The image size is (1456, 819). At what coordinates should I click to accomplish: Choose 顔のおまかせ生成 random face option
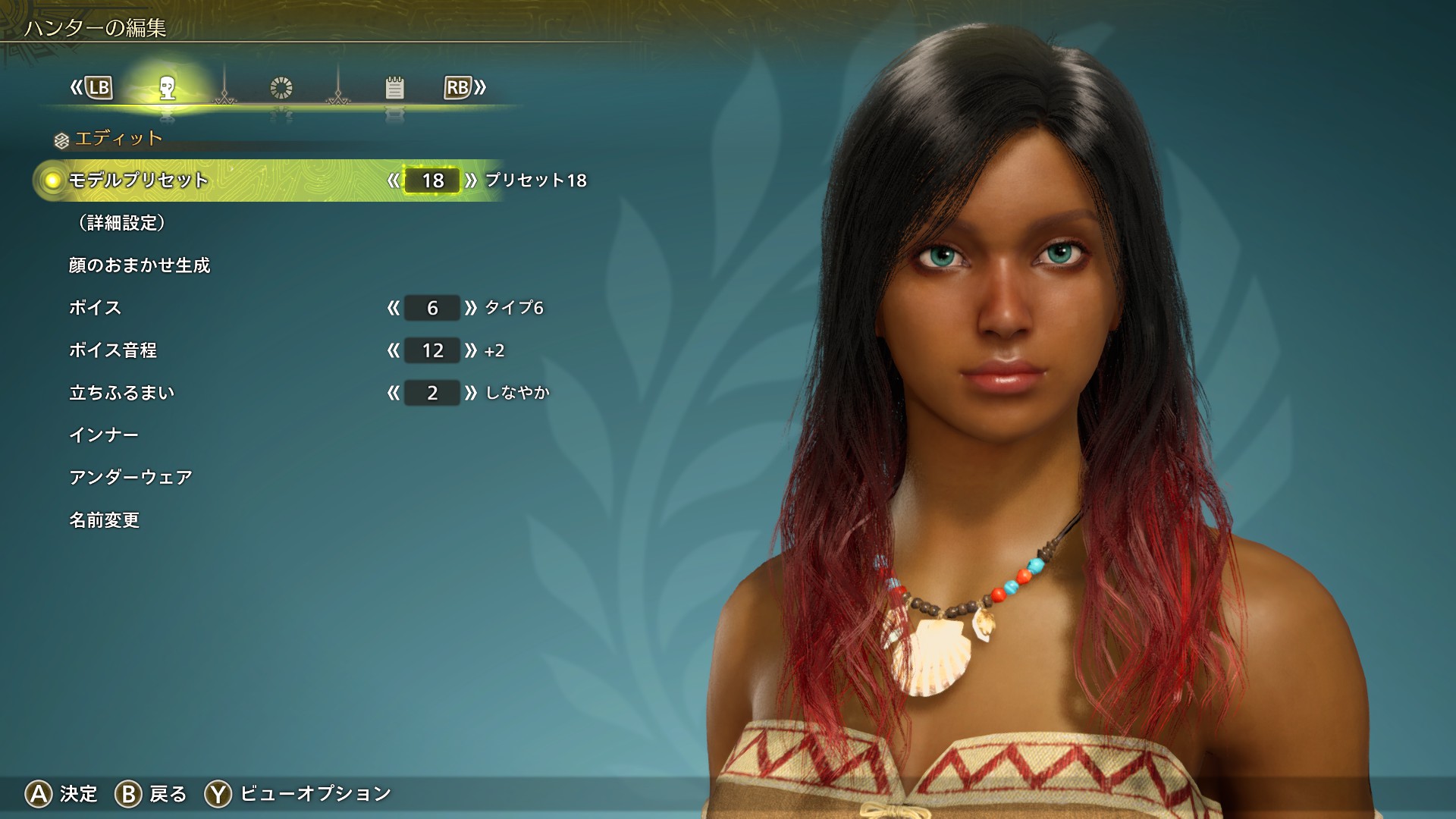(140, 265)
